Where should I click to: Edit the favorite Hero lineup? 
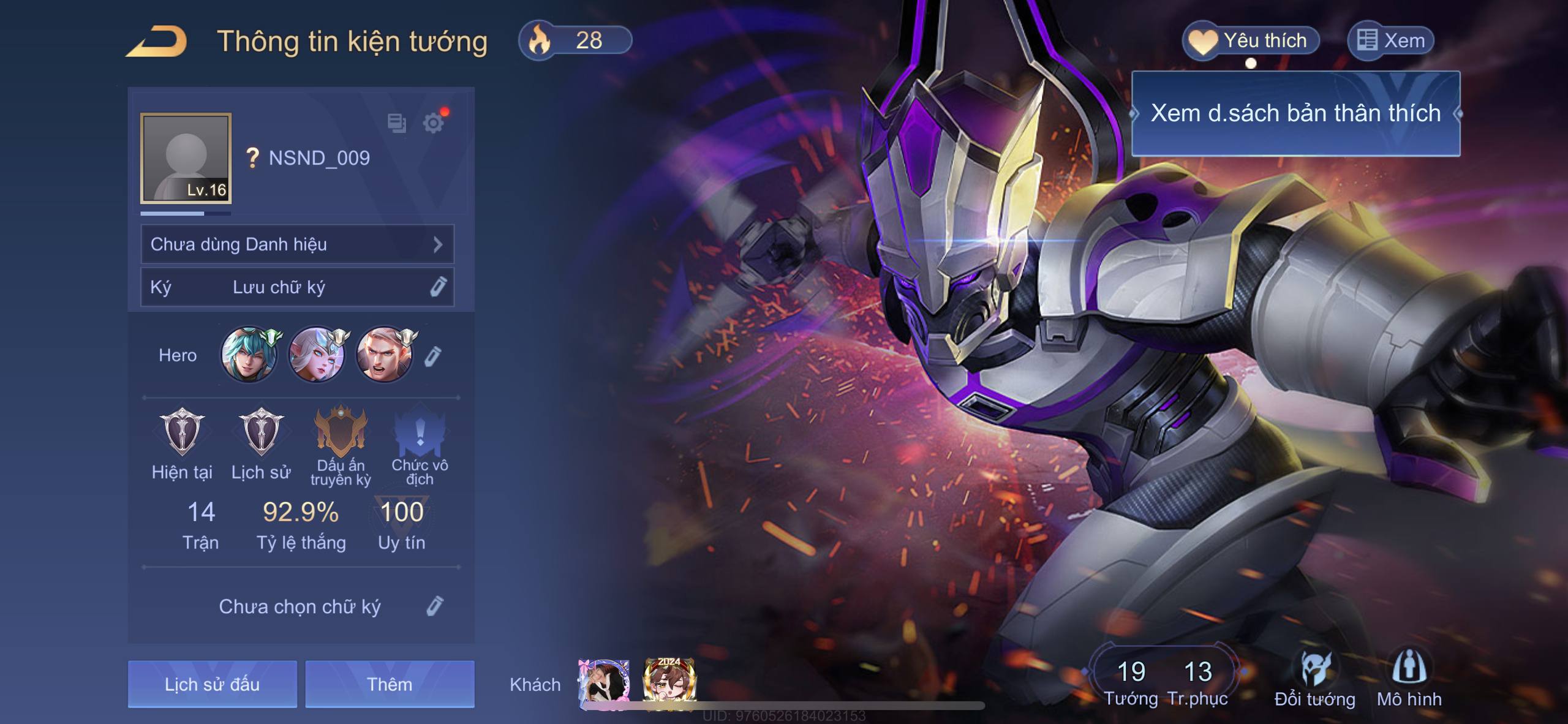[432, 356]
